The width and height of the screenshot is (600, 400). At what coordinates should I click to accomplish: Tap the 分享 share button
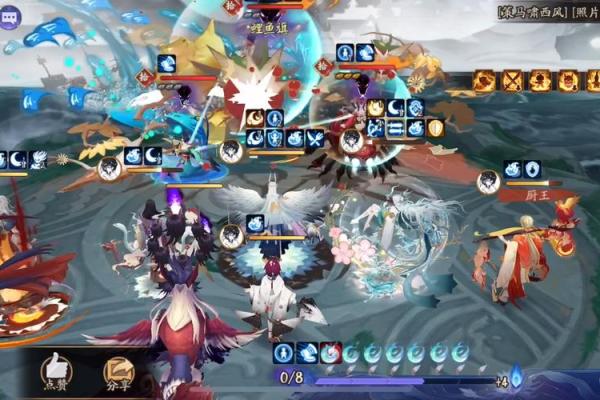118,371
